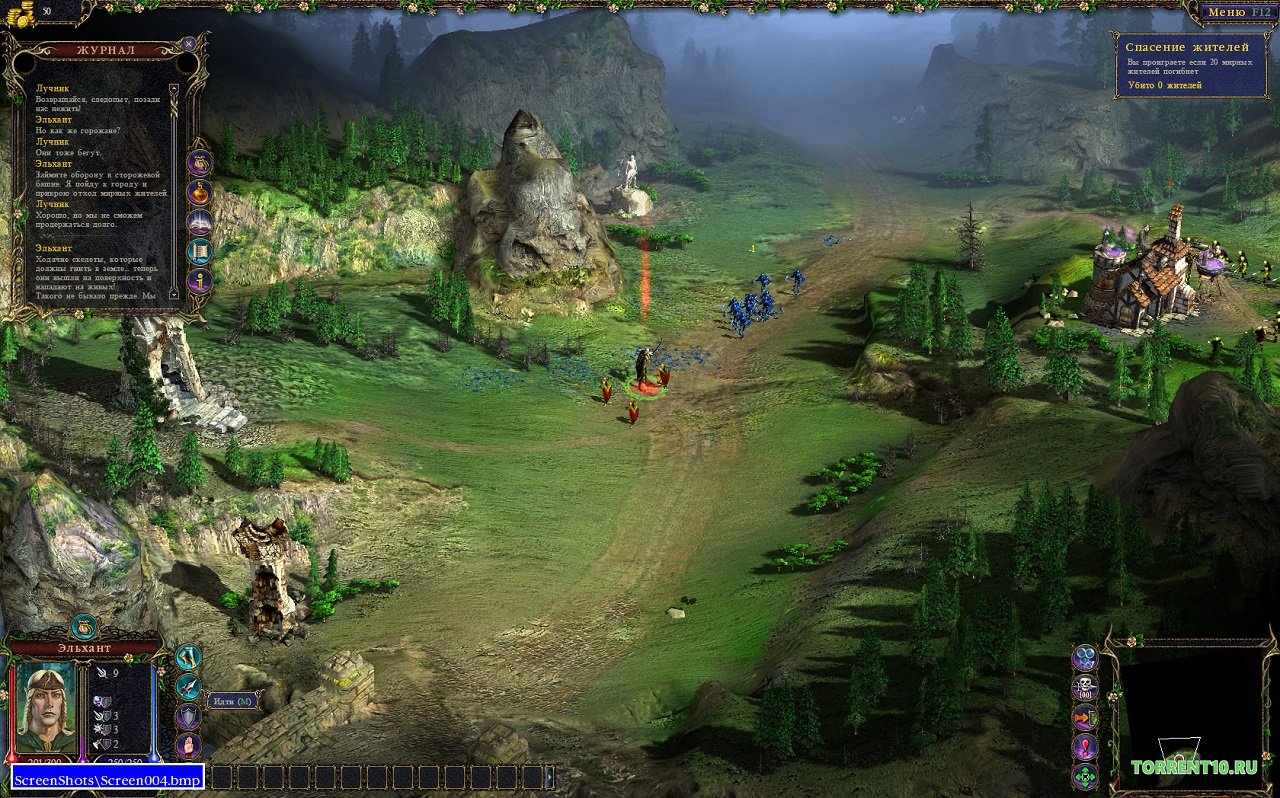Open the money bag above hero name
The height and width of the screenshot is (798, 1280).
pos(84,628)
